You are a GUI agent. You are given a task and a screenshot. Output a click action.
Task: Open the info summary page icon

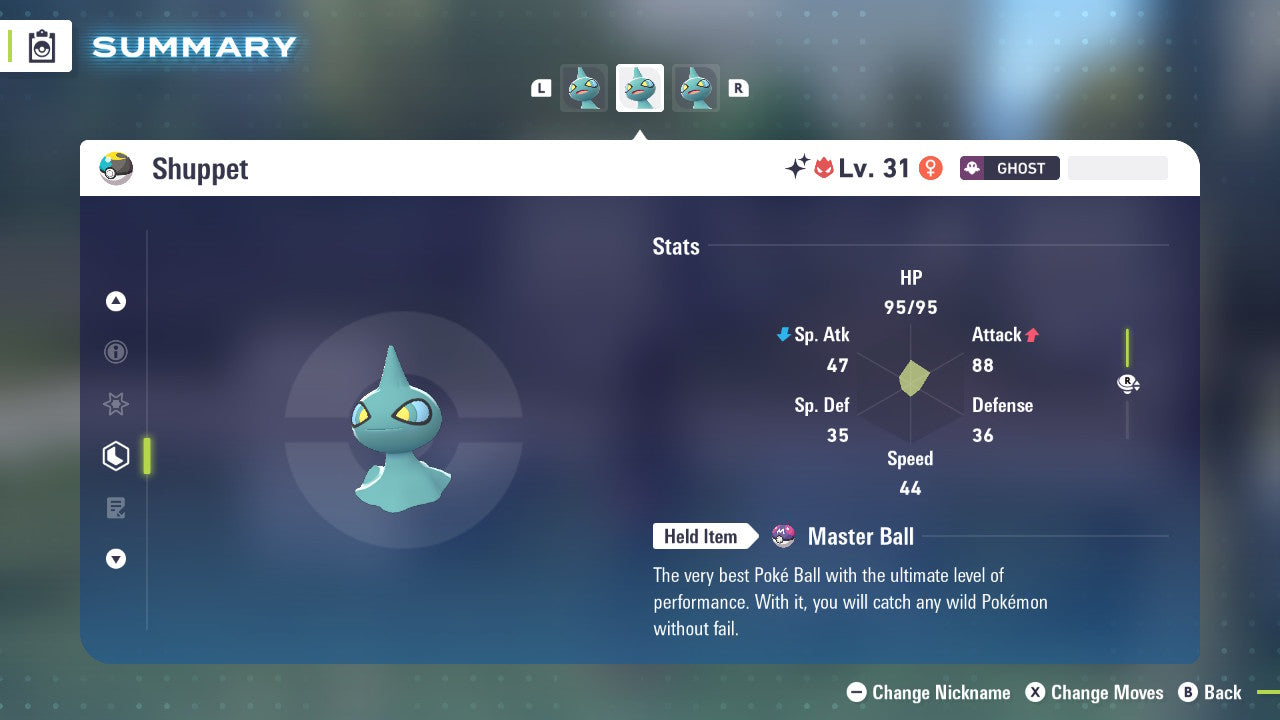pyautogui.click(x=116, y=352)
